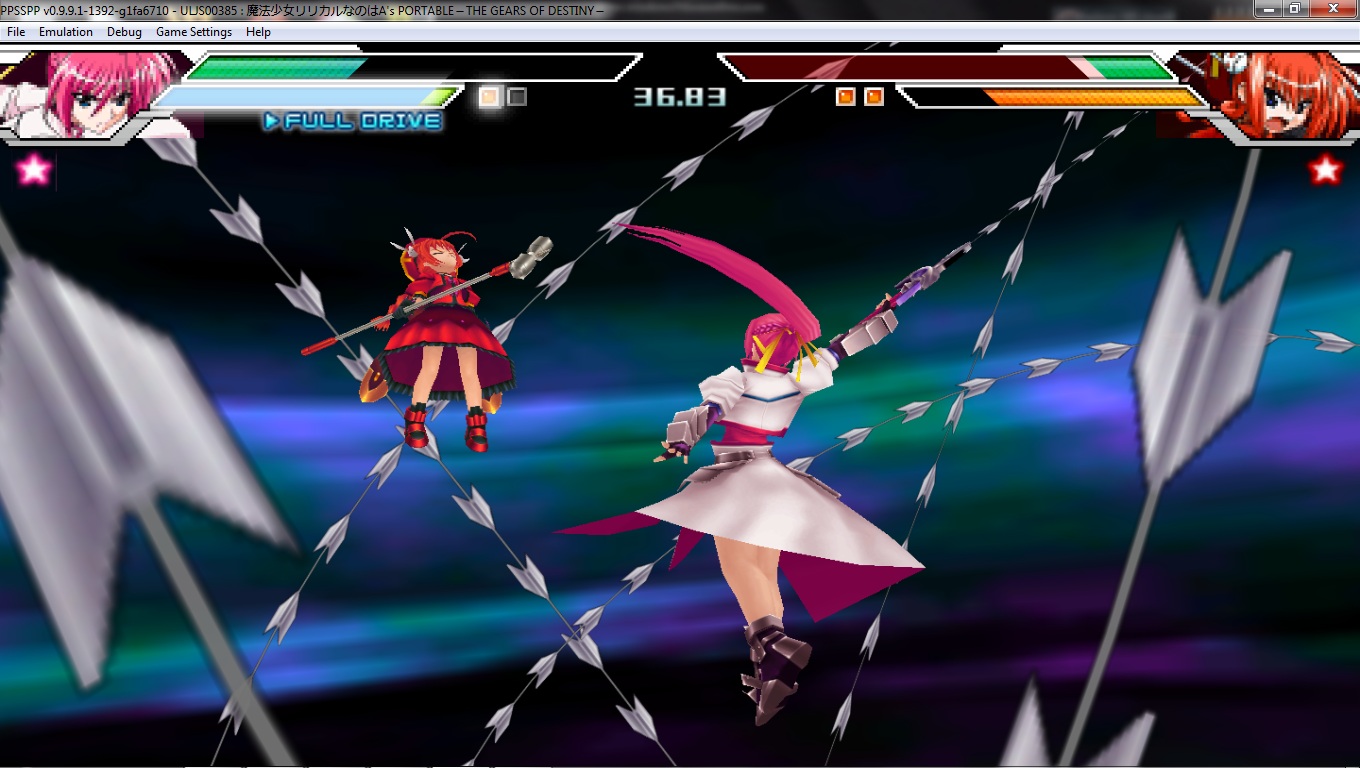Open the Game Settings menu
Image resolution: width=1360 pixels, height=768 pixels.
click(193, 32)
